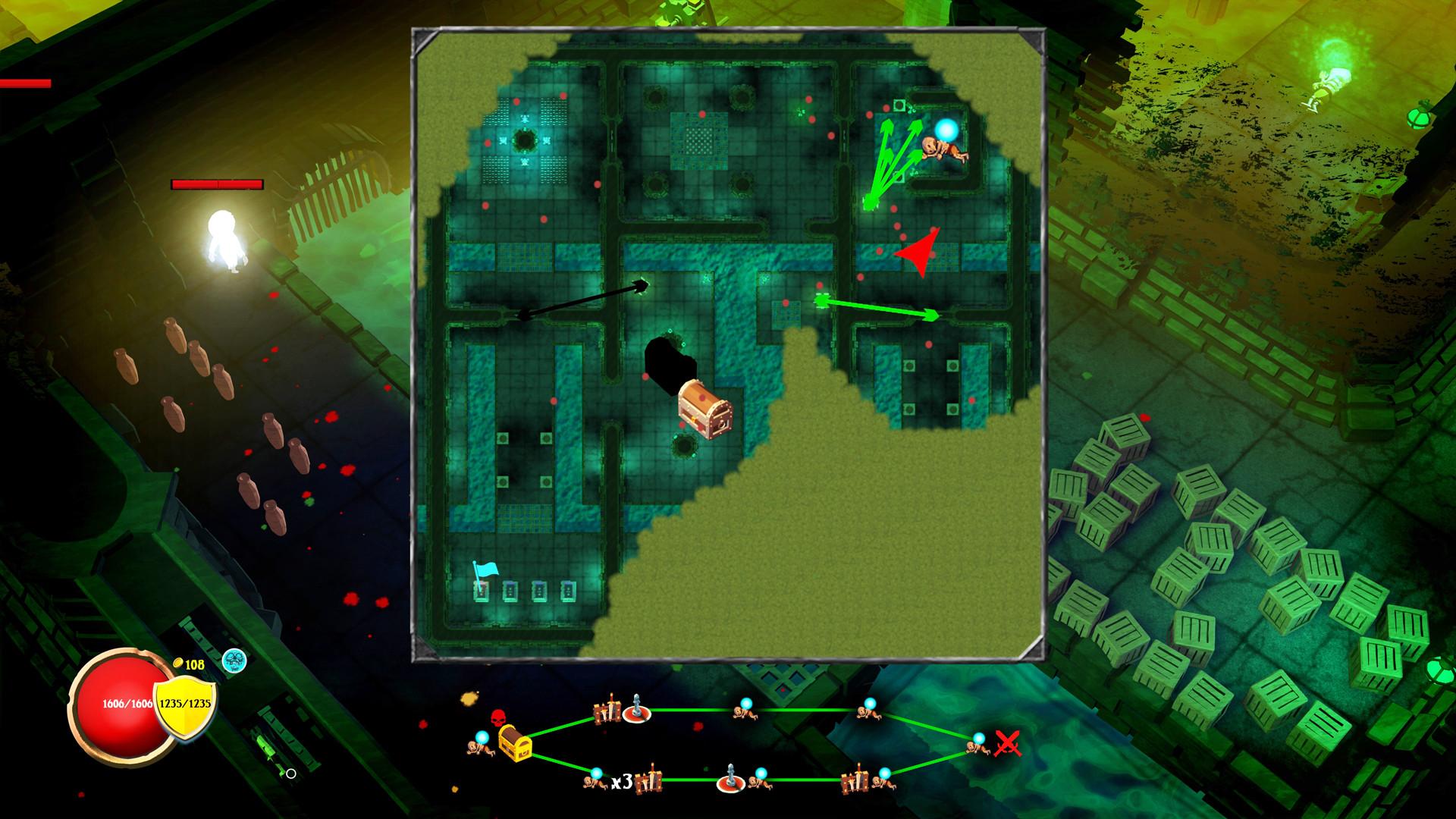
Task: Click the yellow shield showing 1235/1235
Action: (x=185, y=704)
